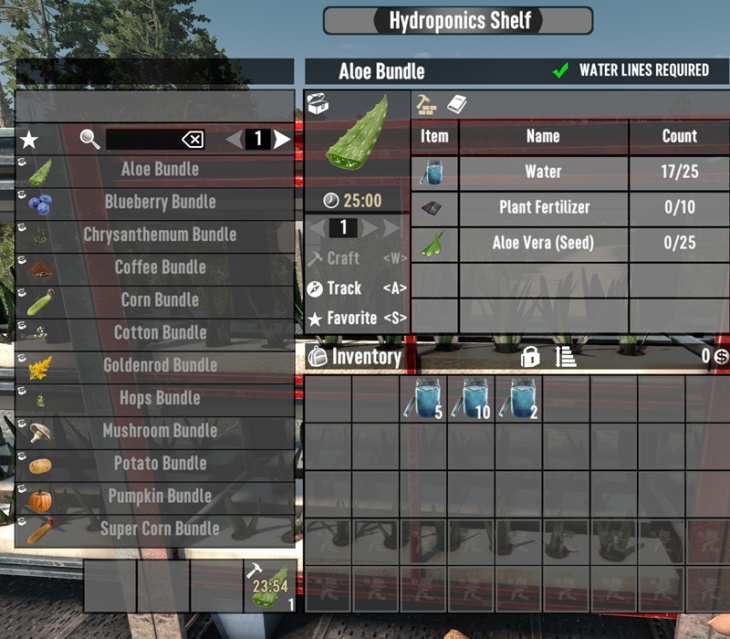Click the recipe search field
This screenshot has height=639, width=730.
tap(142, 140)
